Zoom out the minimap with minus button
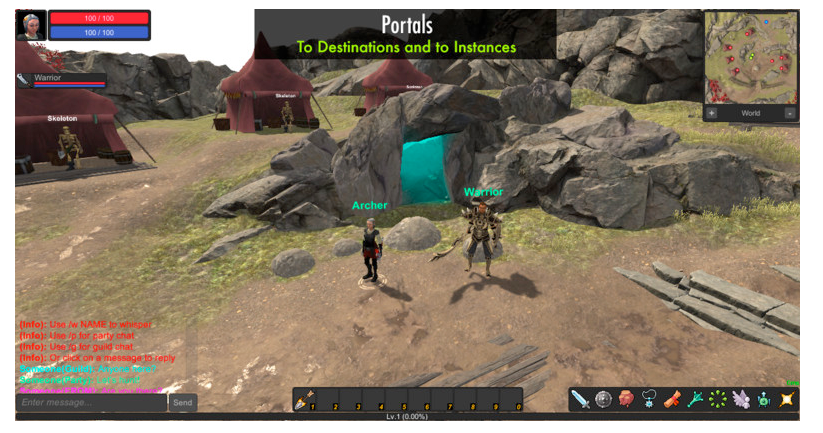The width and height of the screenshot is (823, 433). 790,114
